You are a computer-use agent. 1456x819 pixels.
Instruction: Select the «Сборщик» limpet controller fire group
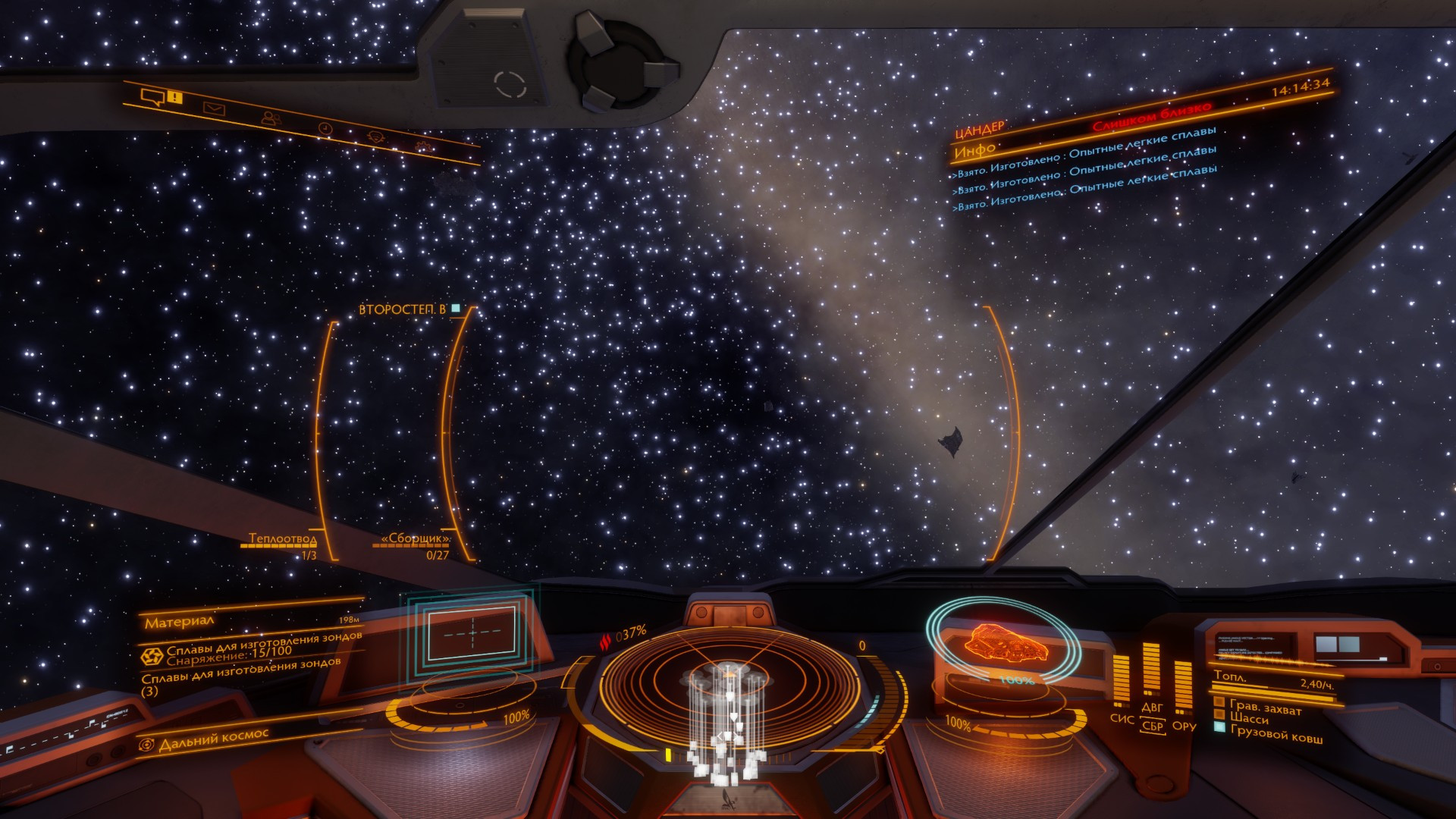click(416, 538)
